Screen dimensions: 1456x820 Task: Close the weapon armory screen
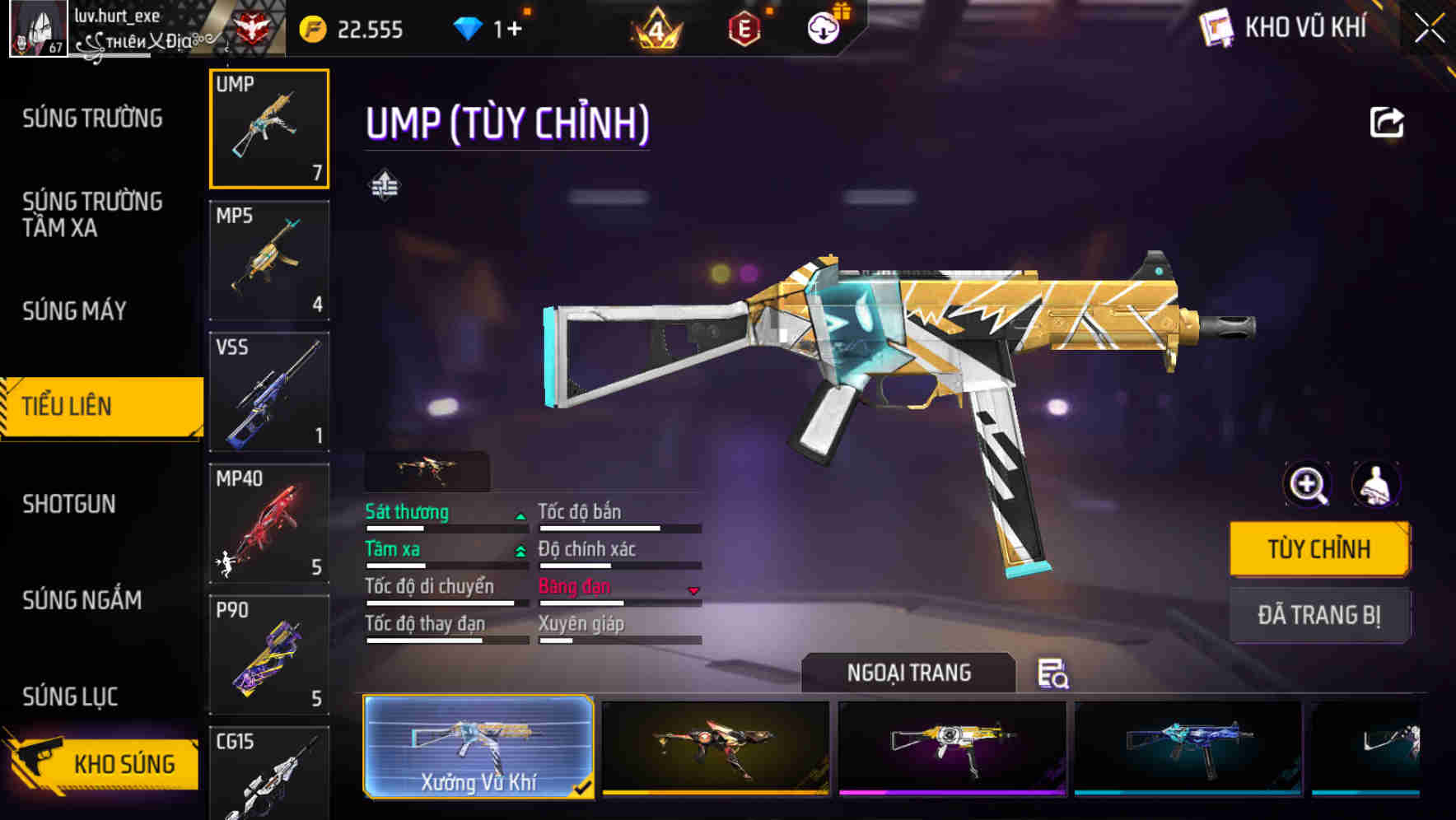pos(1429,29)
